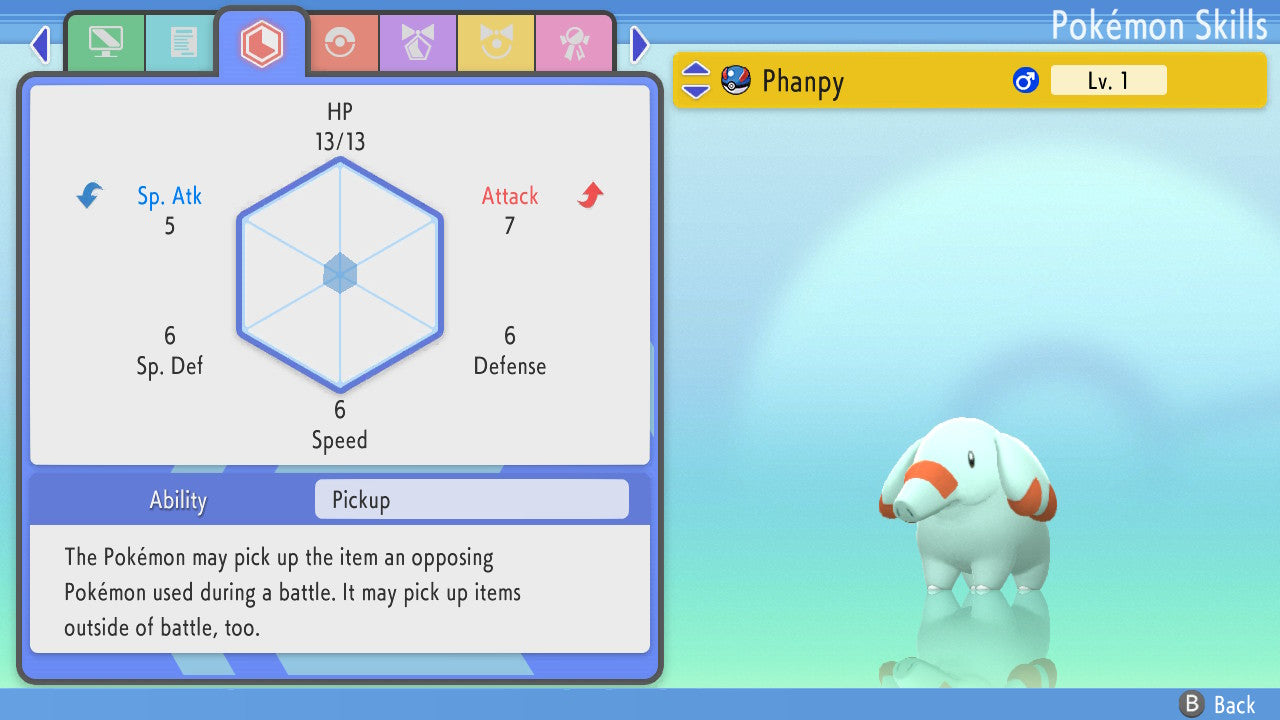Open the red Poké Ball moves tab
Viewport: 1280px width, 720px height.
[x=340, y=43]
